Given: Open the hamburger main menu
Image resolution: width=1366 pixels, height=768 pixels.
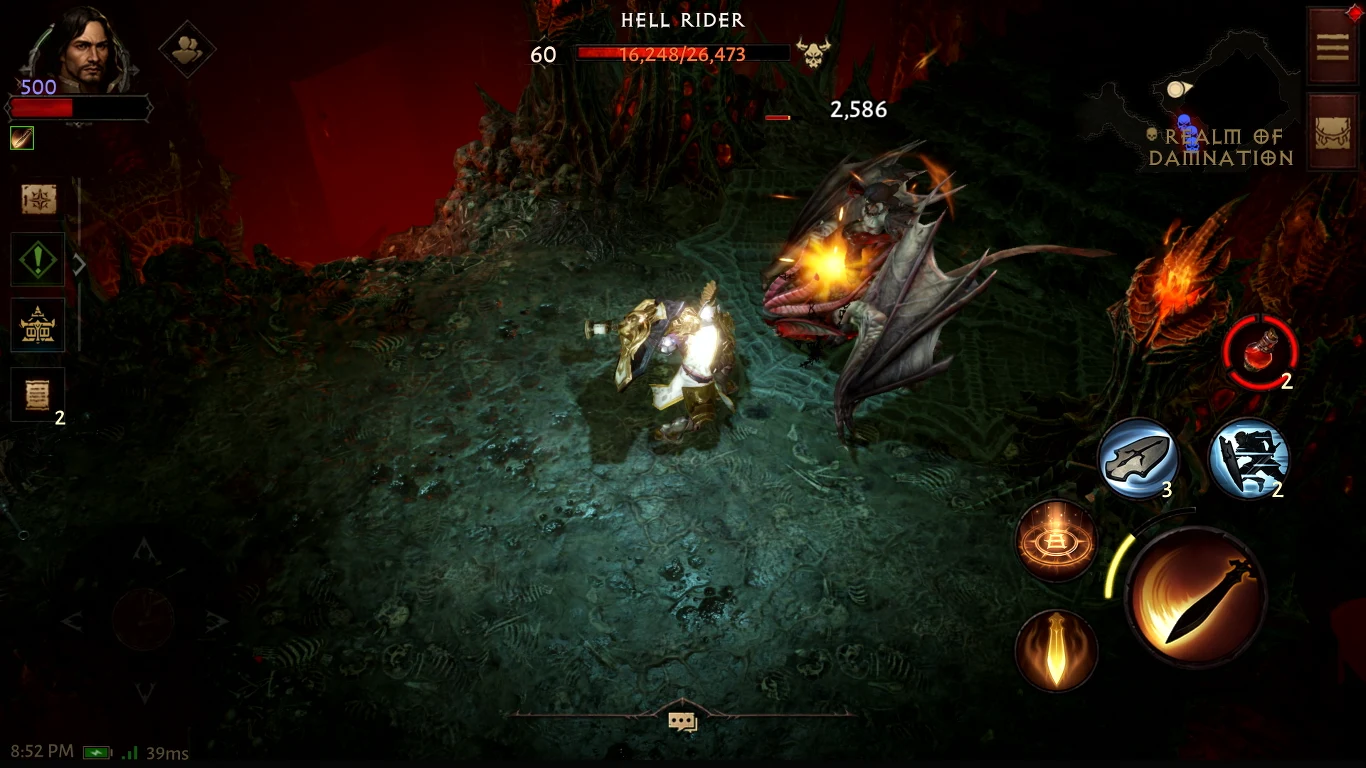Looking at the screenshot, I should pyautogui.click(x=1333, y=45).
